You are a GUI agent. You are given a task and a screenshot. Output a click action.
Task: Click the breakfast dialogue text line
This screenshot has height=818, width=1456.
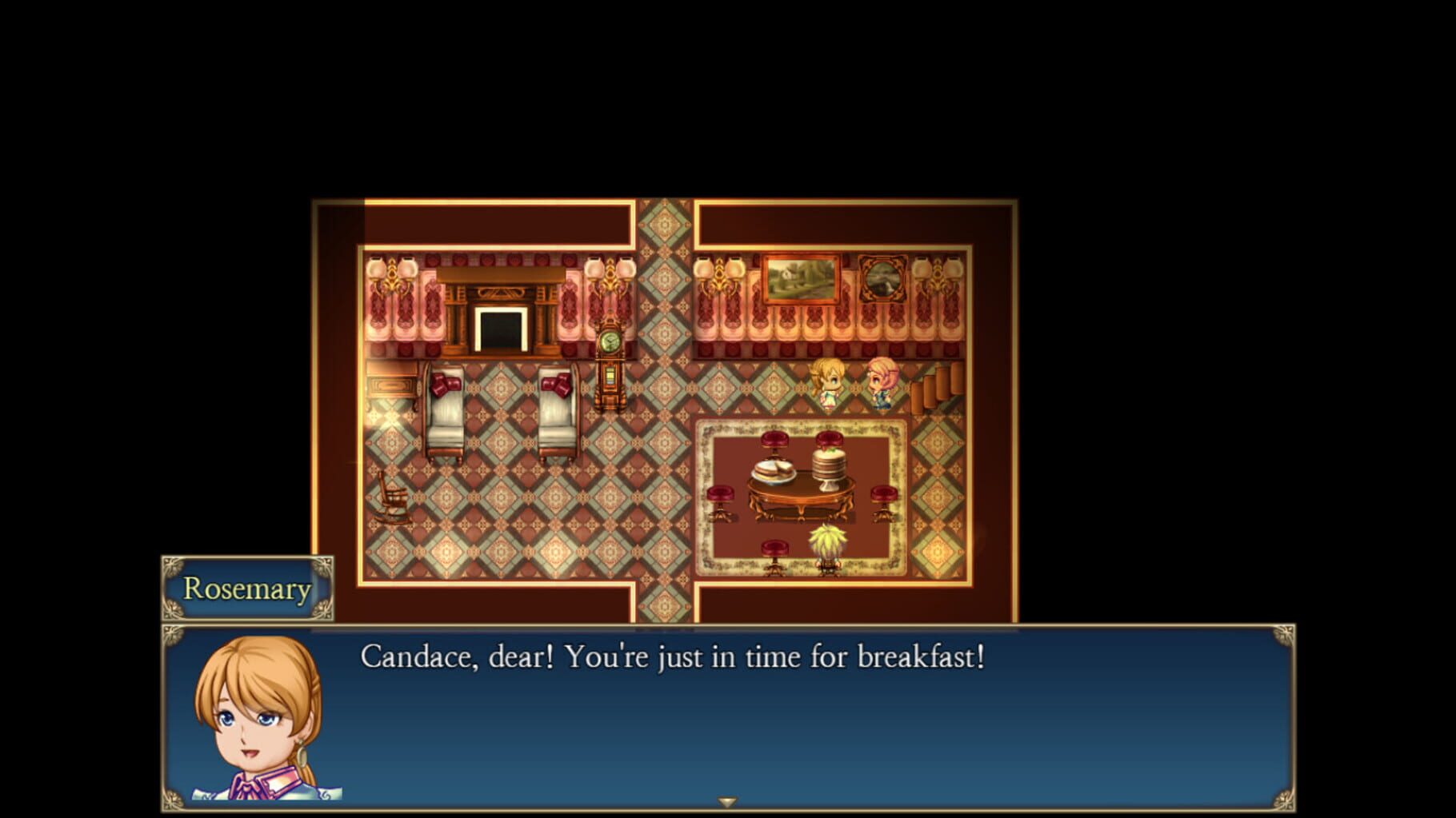(676, 657)
